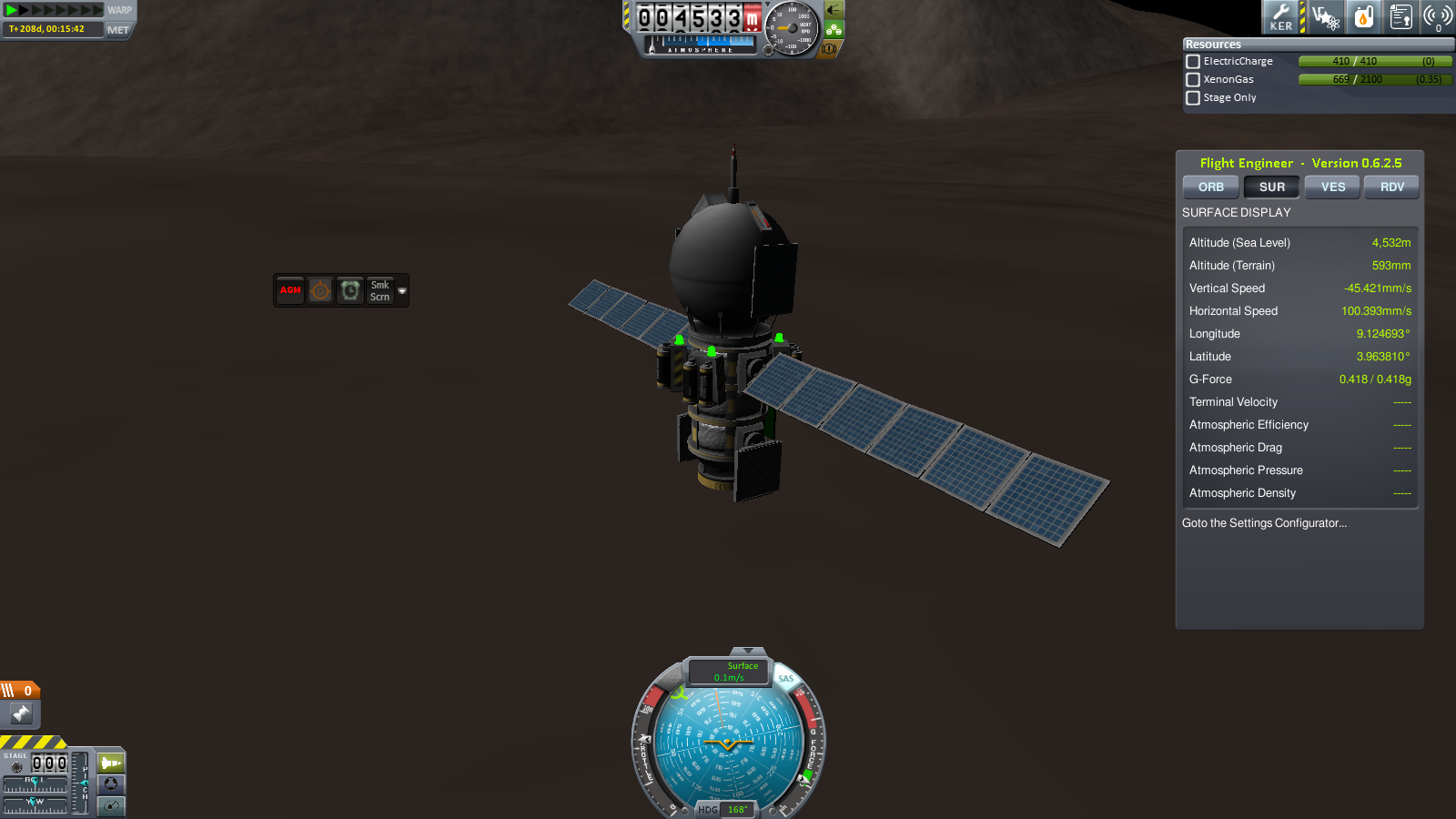Switch to the RDV rendezvous tab

(x=1391, y=187)
